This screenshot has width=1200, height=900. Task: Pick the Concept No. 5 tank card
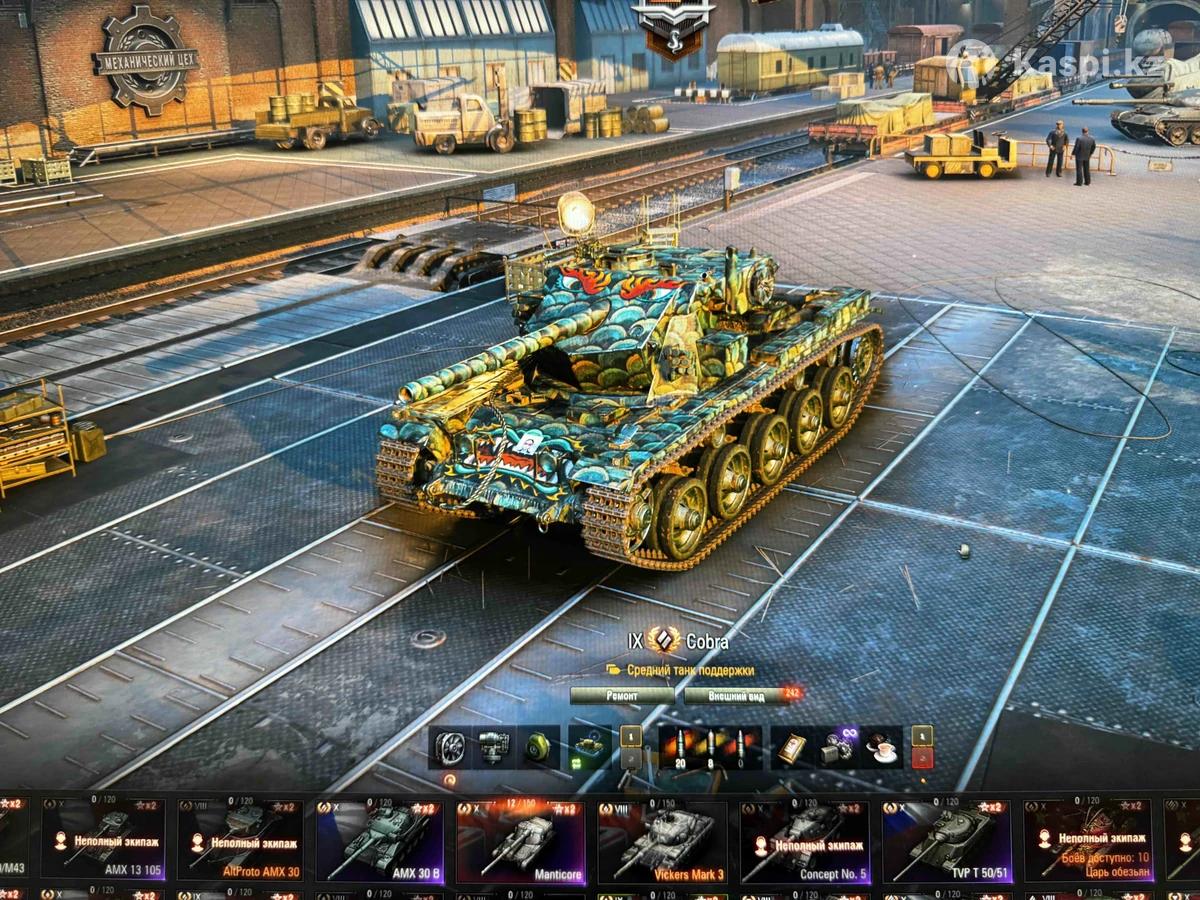(804, 841)
